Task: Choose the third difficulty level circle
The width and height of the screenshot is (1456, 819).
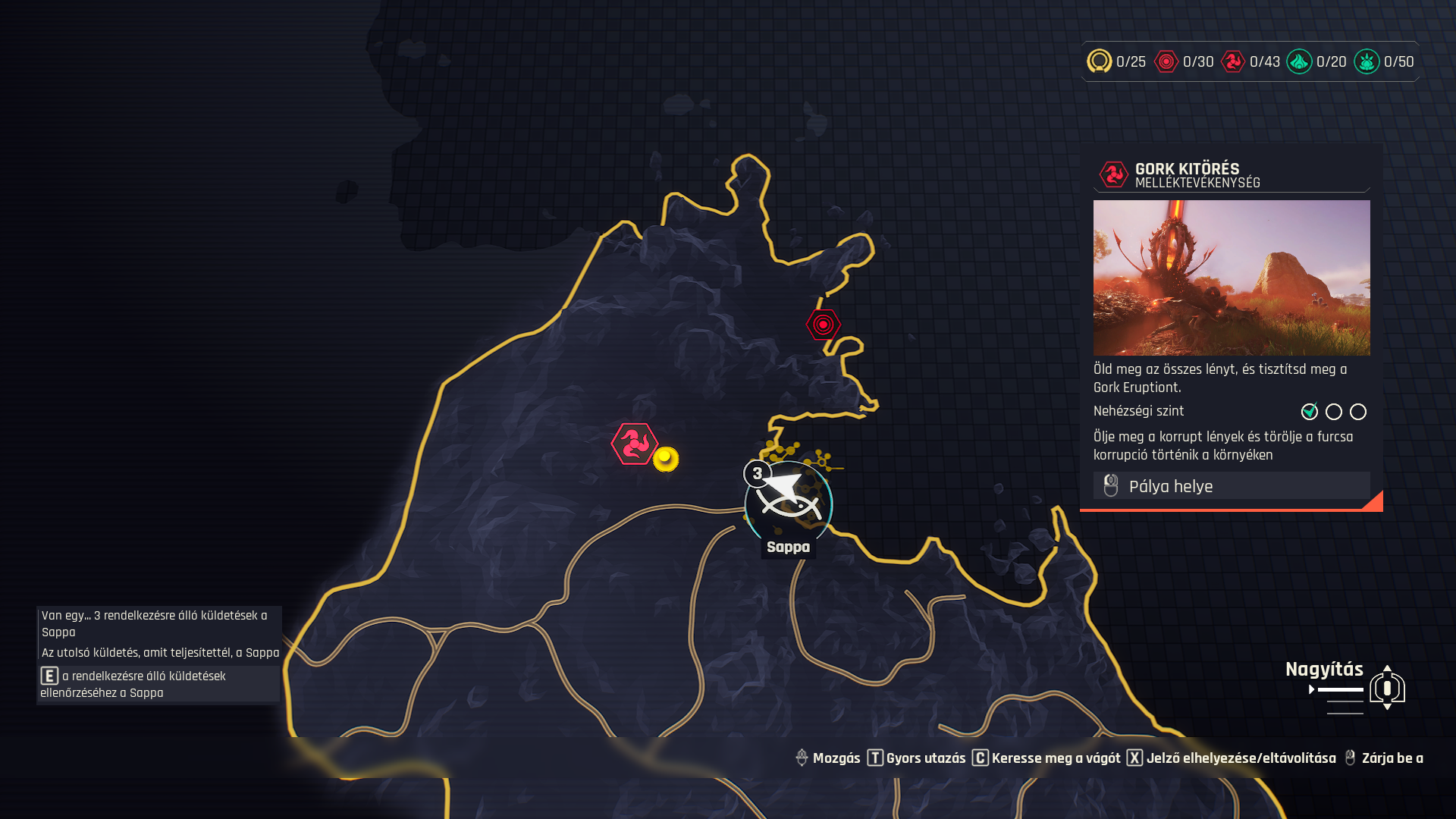Action: (1358, 412)
